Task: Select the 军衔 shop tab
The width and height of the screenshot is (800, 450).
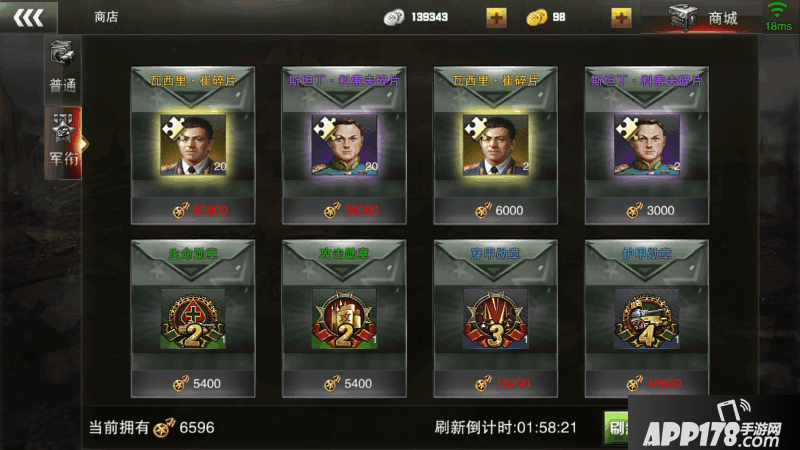Action: tap(62, 143)
